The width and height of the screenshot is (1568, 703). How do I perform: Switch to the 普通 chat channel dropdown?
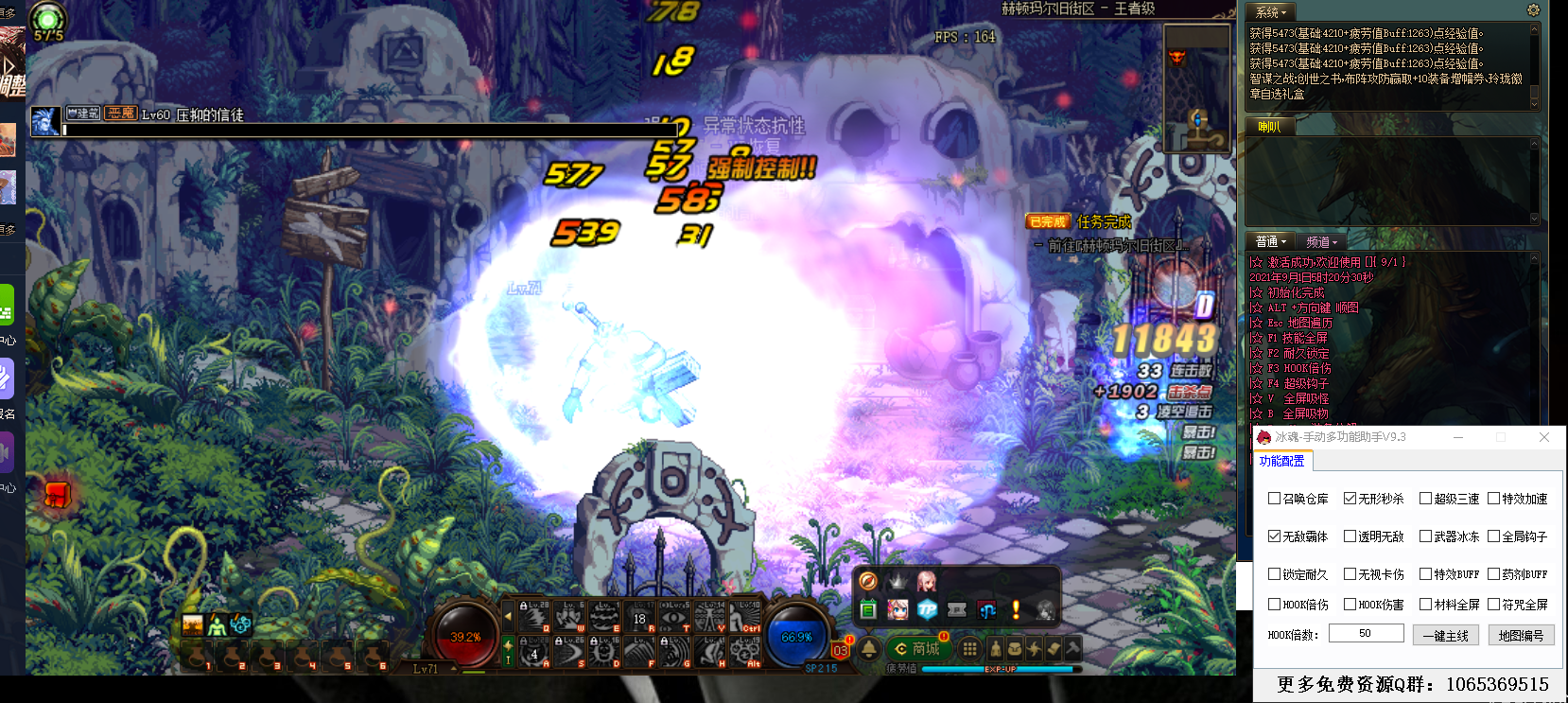1271,241
